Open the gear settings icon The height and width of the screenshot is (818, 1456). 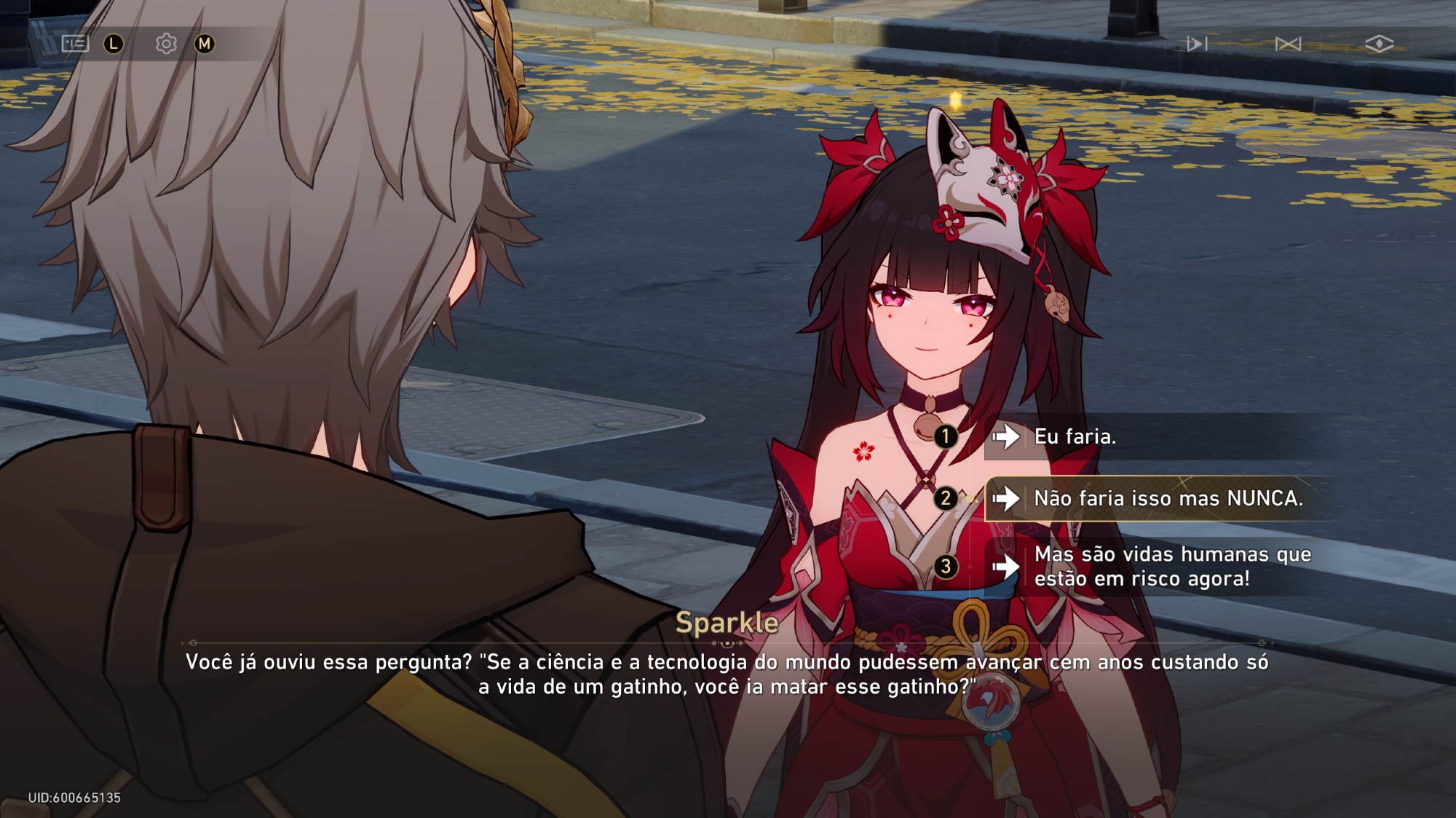tap(166, 44)
